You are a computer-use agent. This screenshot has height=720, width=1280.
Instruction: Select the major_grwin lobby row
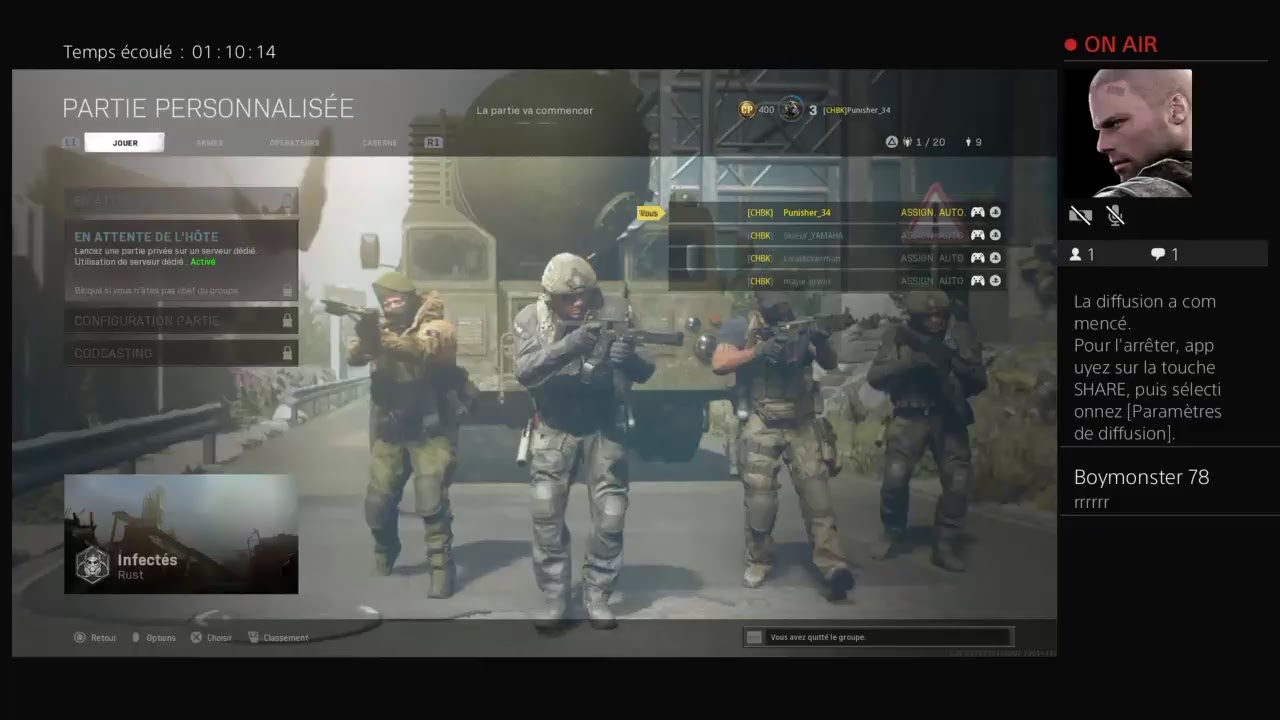tap(837, 281)
